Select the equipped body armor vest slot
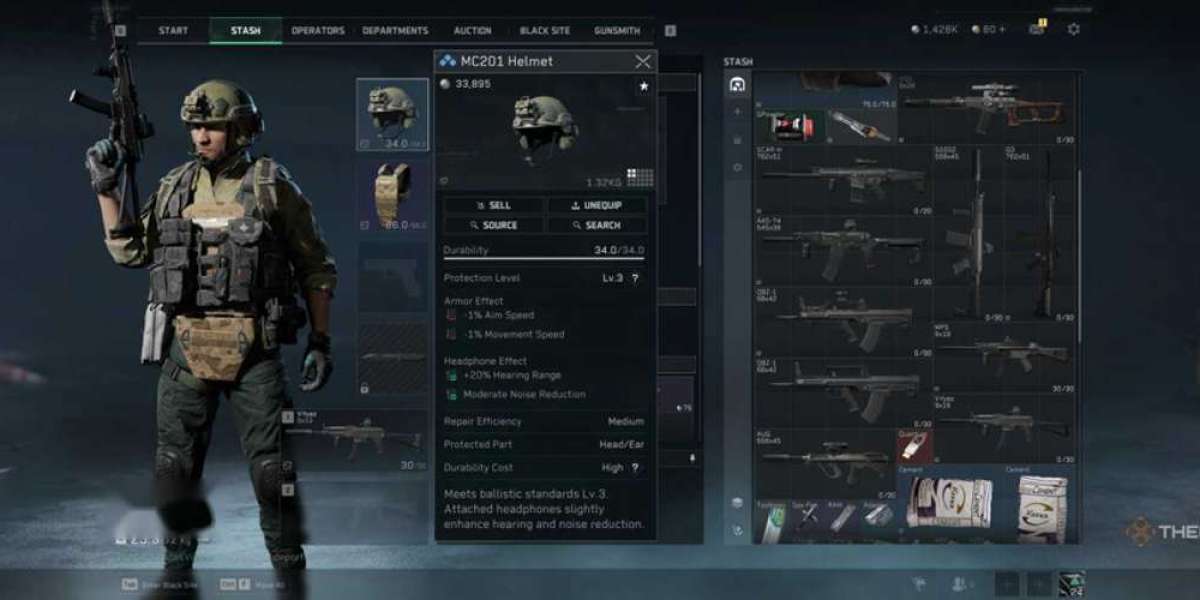The height and width of the screenshot is (600, 1200). tap(392, 195)
